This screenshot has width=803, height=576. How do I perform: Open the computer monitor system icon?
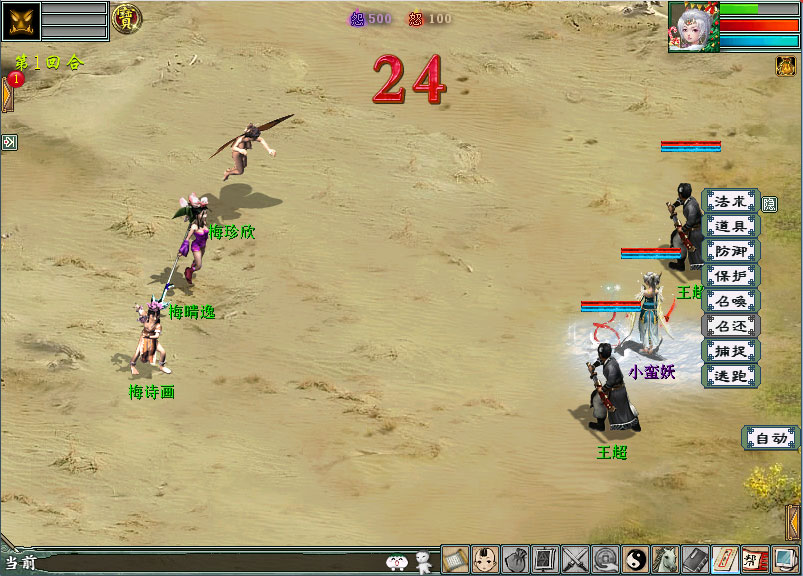pyautogui.click(x=785, y=560)
